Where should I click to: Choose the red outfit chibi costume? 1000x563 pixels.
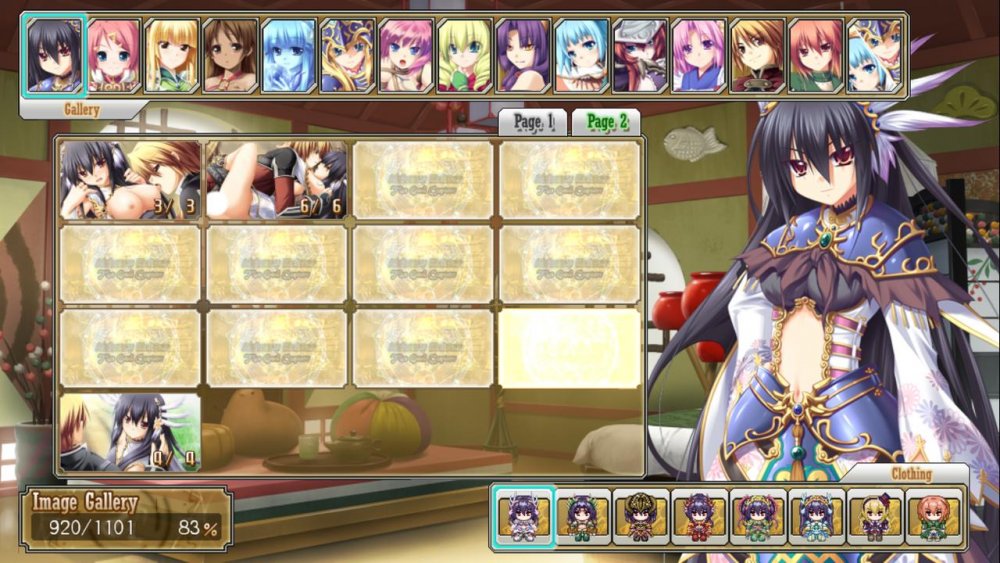[x=700, y=517]
